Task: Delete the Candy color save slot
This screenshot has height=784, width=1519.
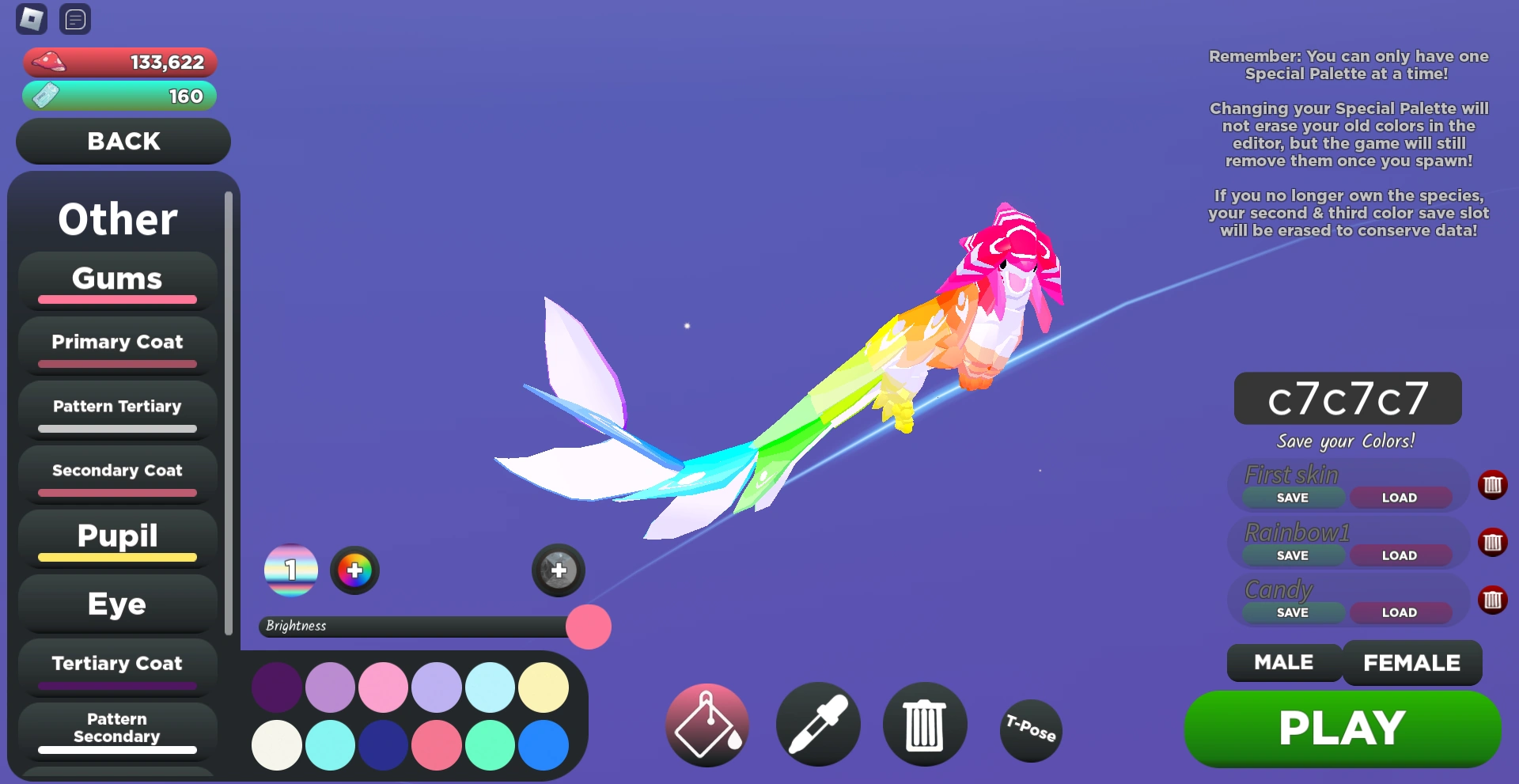Action: 1494,600
